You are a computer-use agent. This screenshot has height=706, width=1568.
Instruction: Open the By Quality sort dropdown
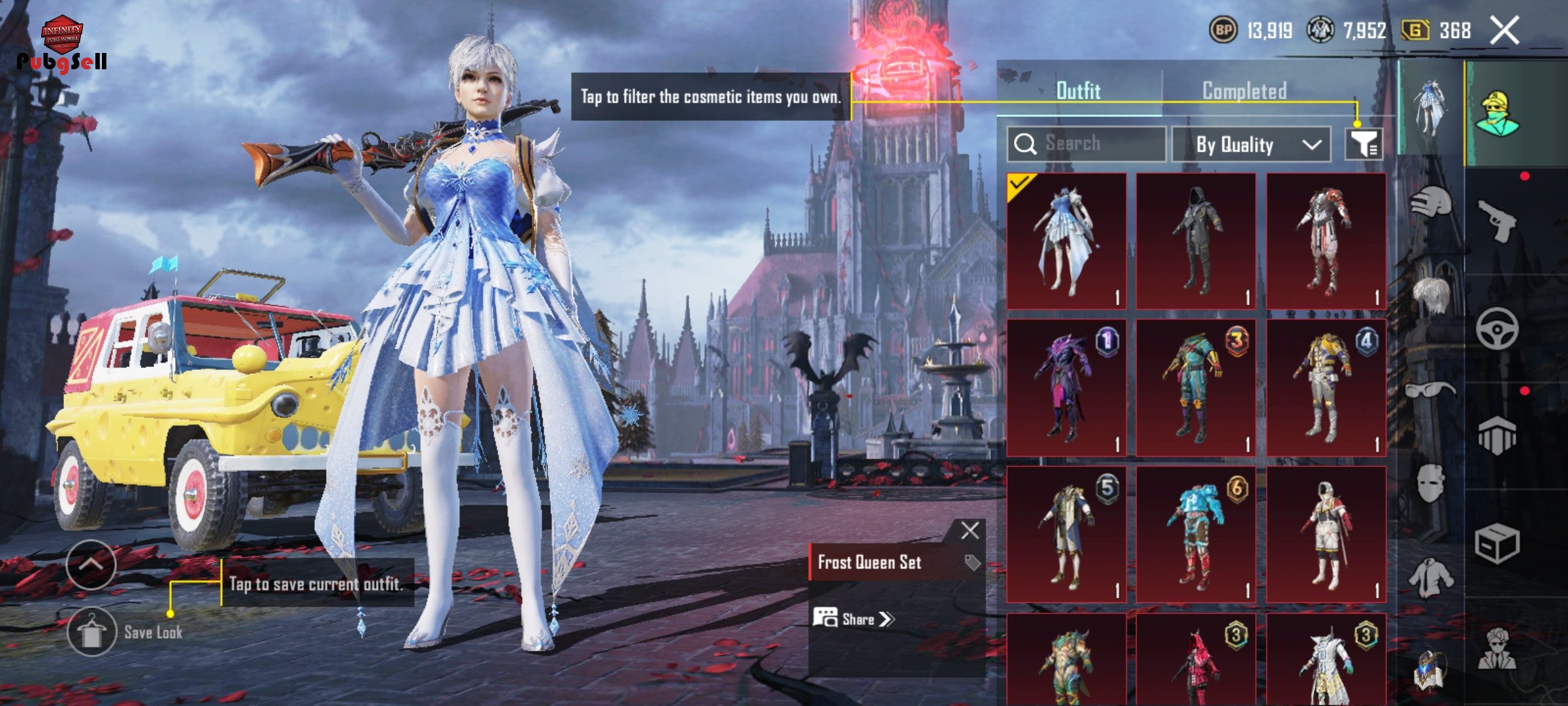coord(1250,144)
